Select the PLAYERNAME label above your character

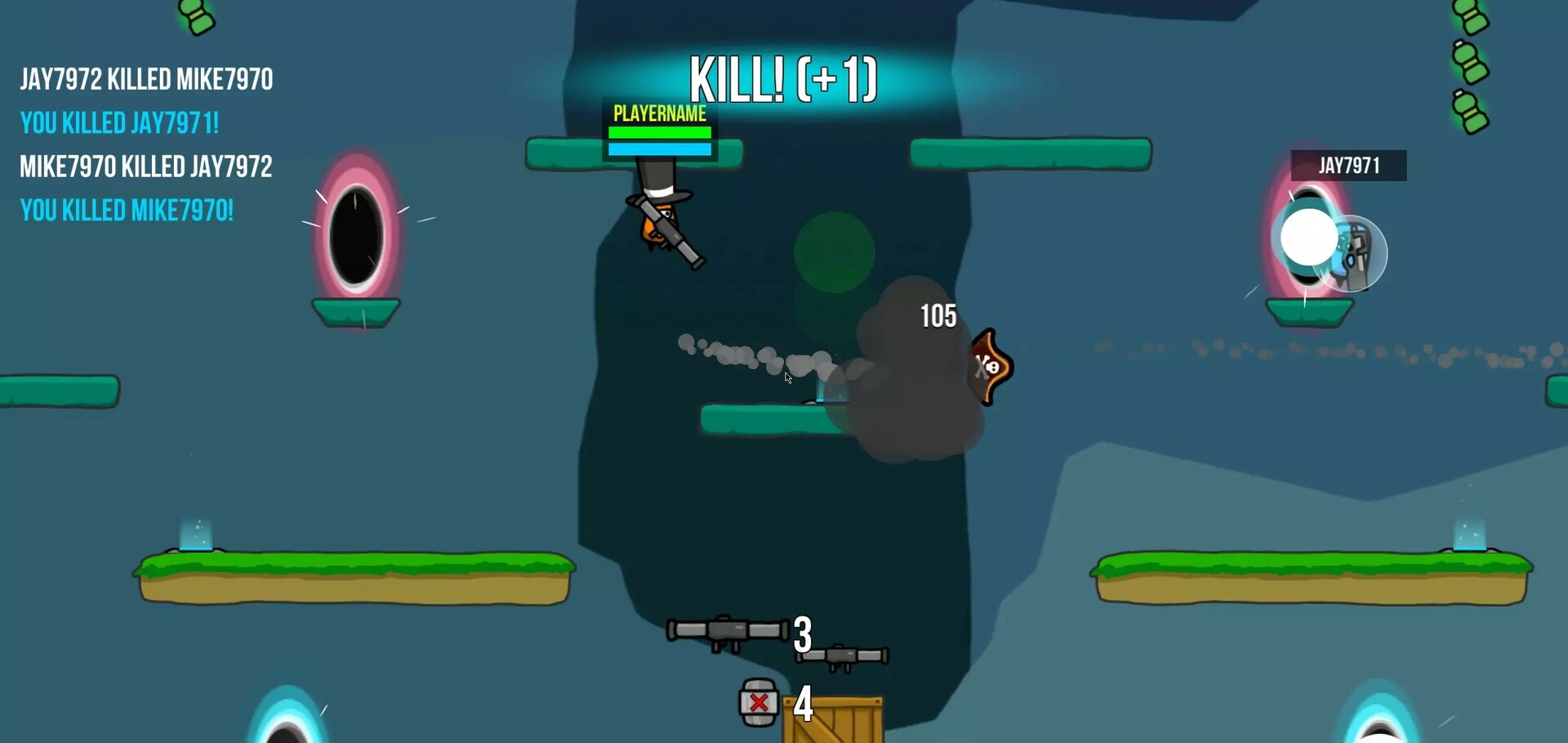coord(659,115)
